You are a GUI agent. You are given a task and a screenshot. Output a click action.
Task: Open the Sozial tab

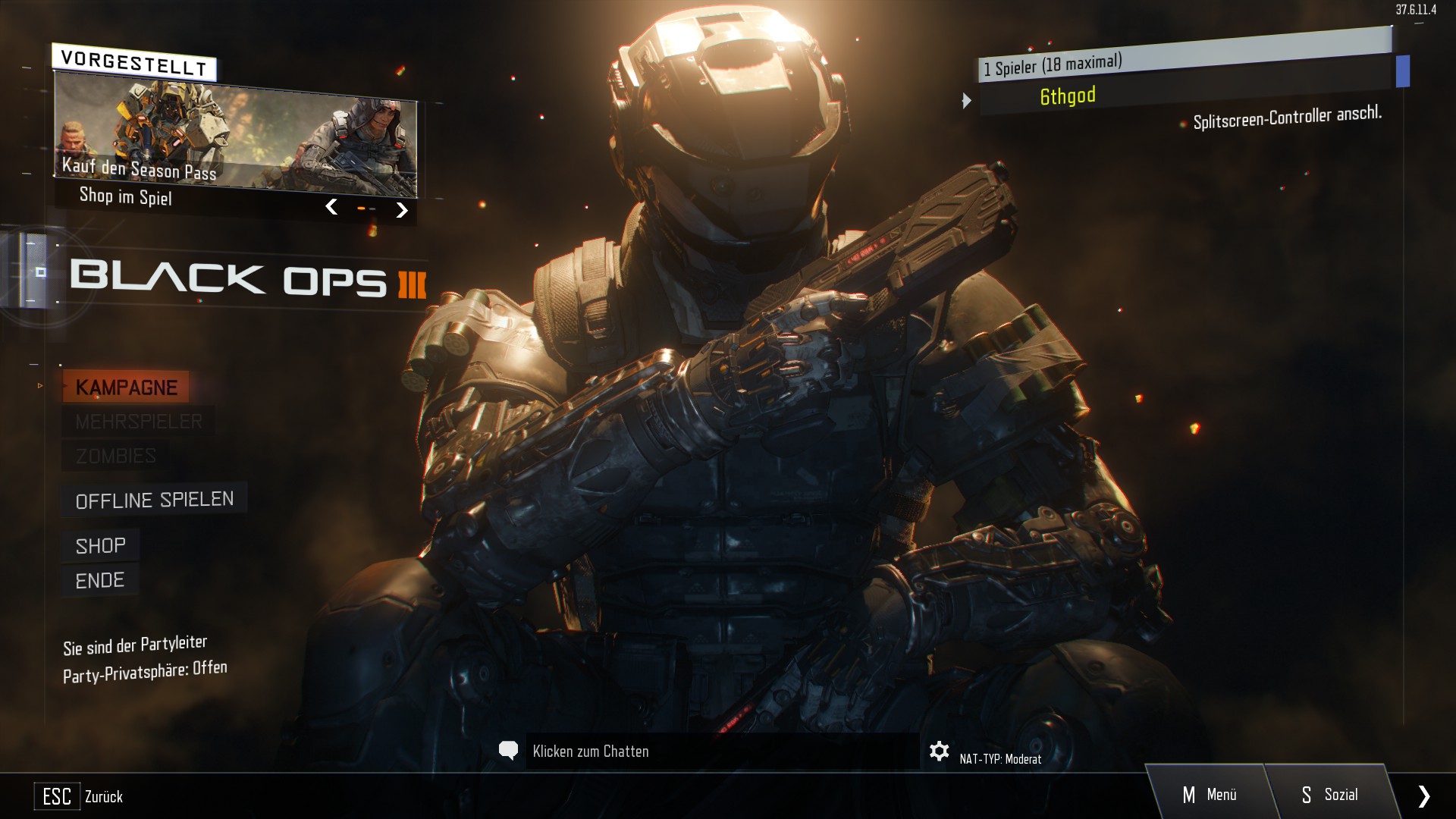pyautogui.click(x=1330, y=795)
